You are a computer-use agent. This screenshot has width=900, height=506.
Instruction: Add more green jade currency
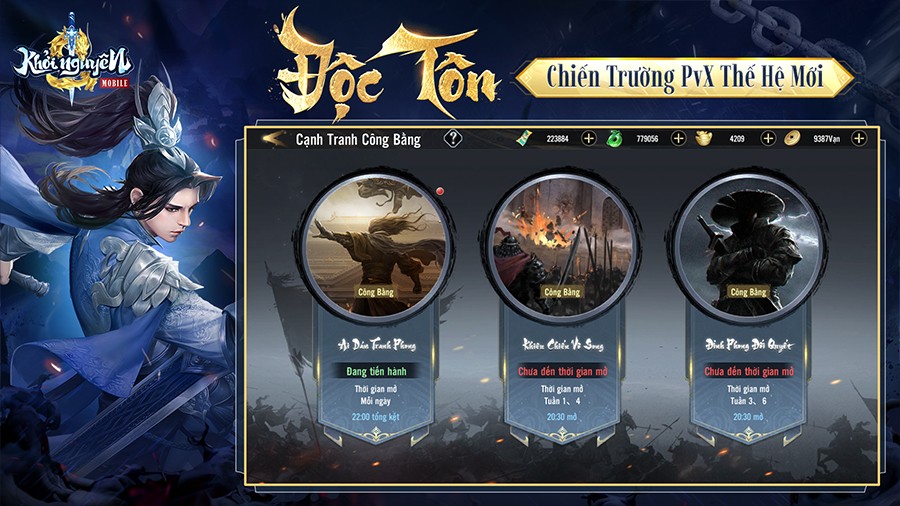click(x=678, y=139)
